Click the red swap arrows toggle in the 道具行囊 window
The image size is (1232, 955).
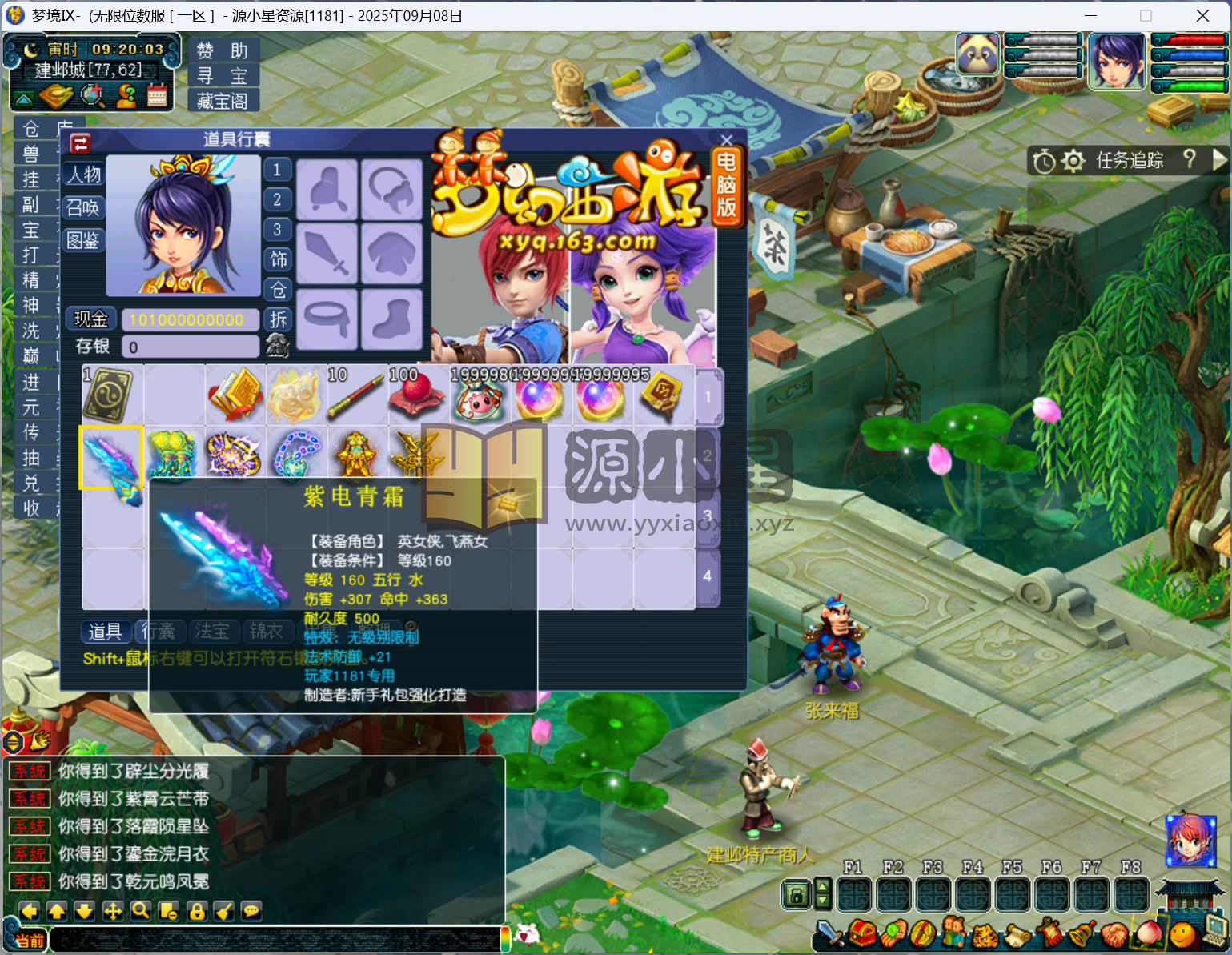point(79,142)
